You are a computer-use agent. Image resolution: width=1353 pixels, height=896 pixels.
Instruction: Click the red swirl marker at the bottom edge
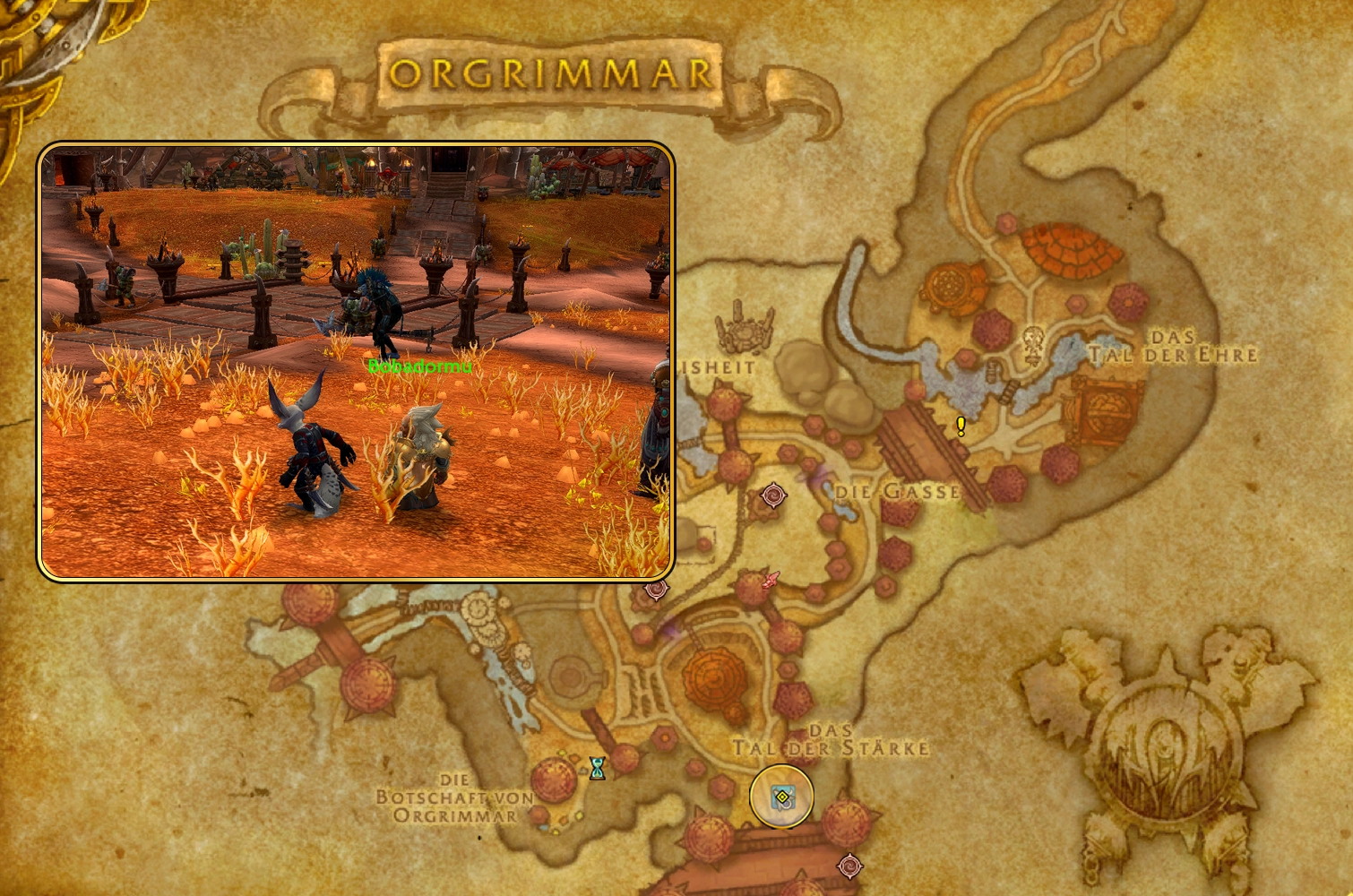tap(851, 866)
